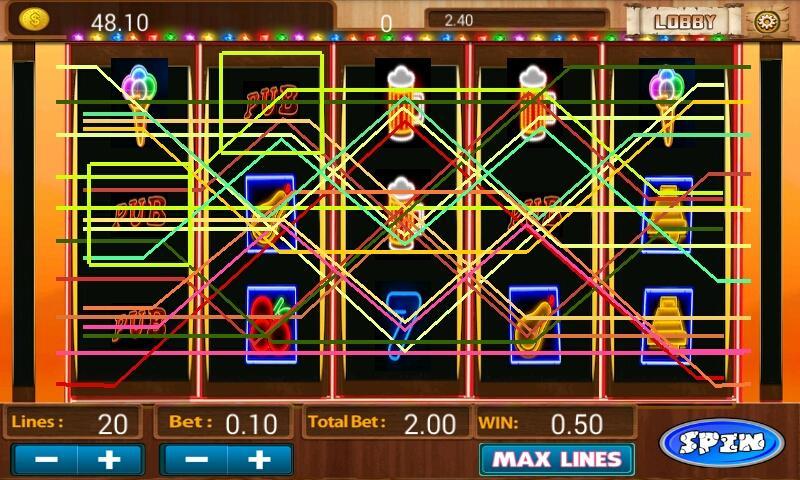Lower the bet amount

[196, 460]
